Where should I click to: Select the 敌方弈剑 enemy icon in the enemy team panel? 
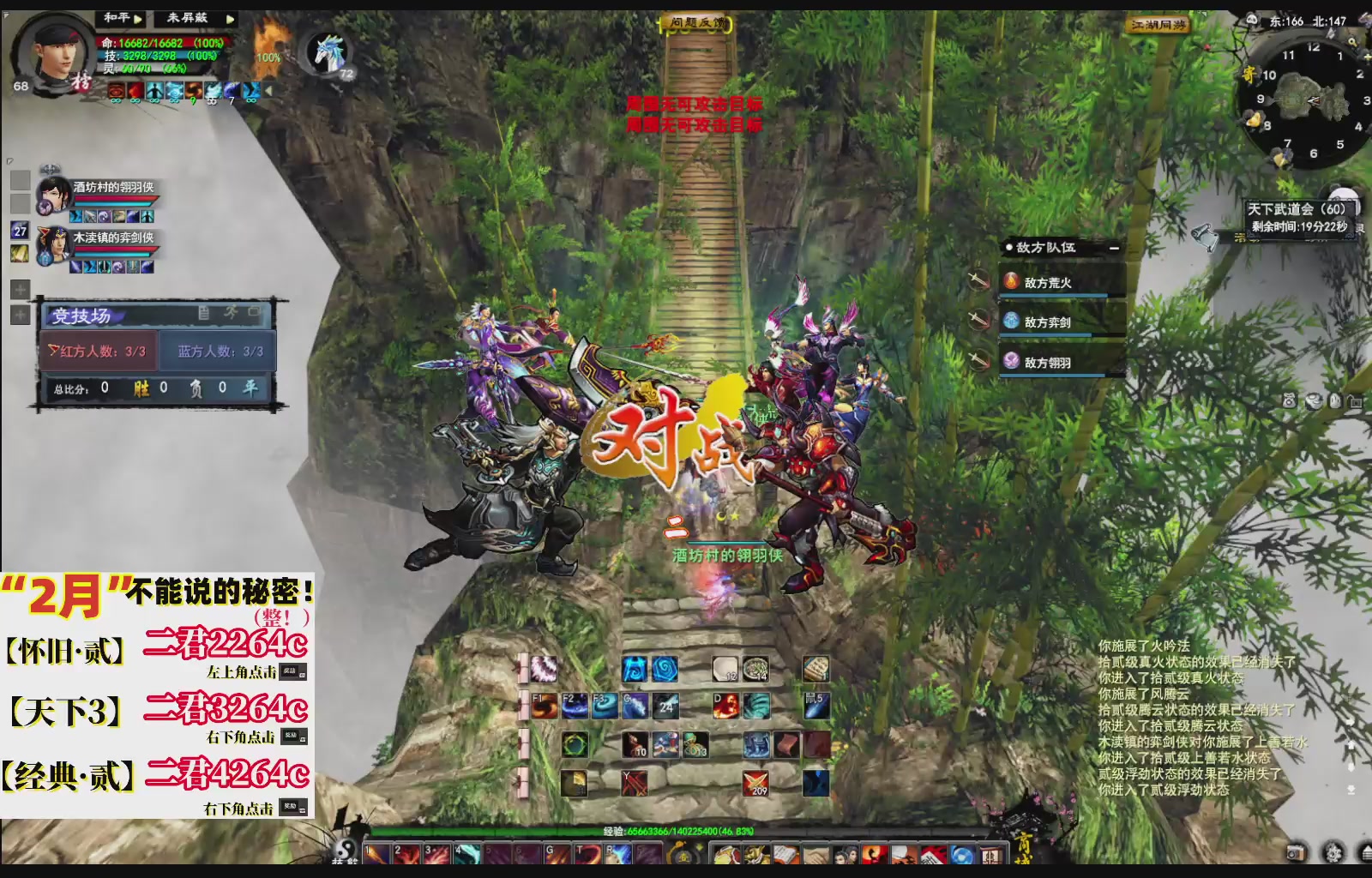(1012, 322)
